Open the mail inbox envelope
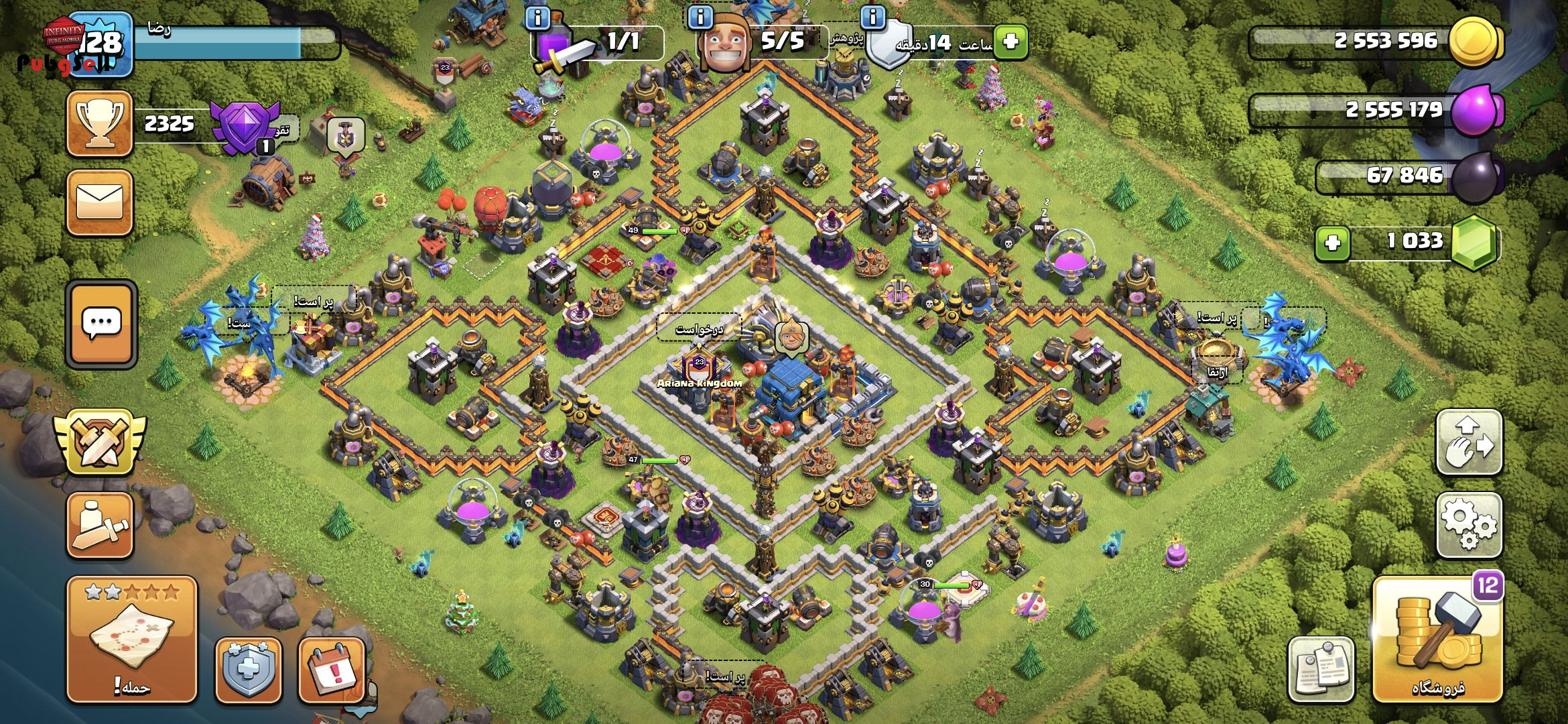1568x724 pixels. pos(99,202)
